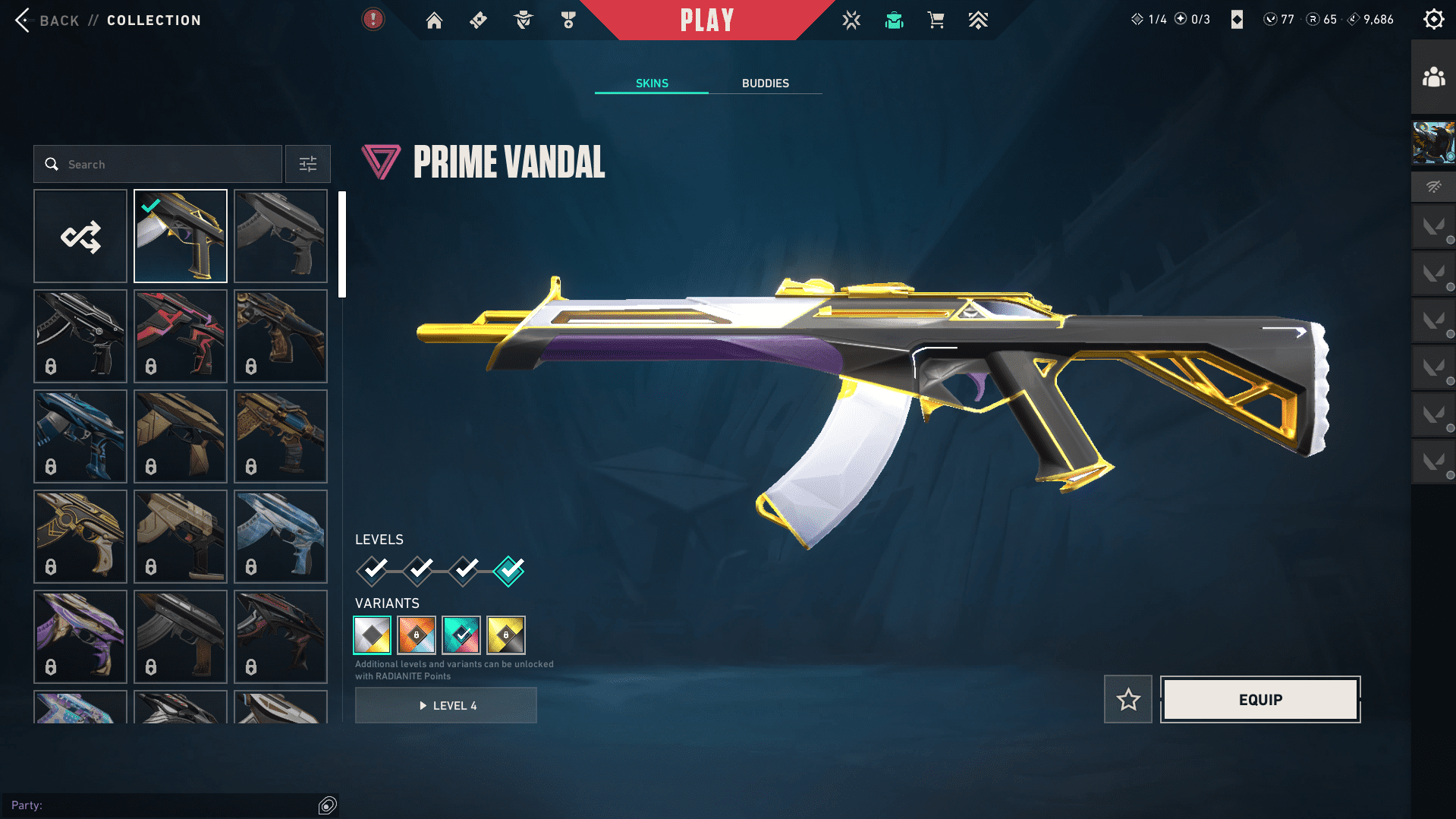Screen dimensions: 1456x819
Task: Open the in-game Store cart icon
Action: pyautogui.click(x=936, y=20)
